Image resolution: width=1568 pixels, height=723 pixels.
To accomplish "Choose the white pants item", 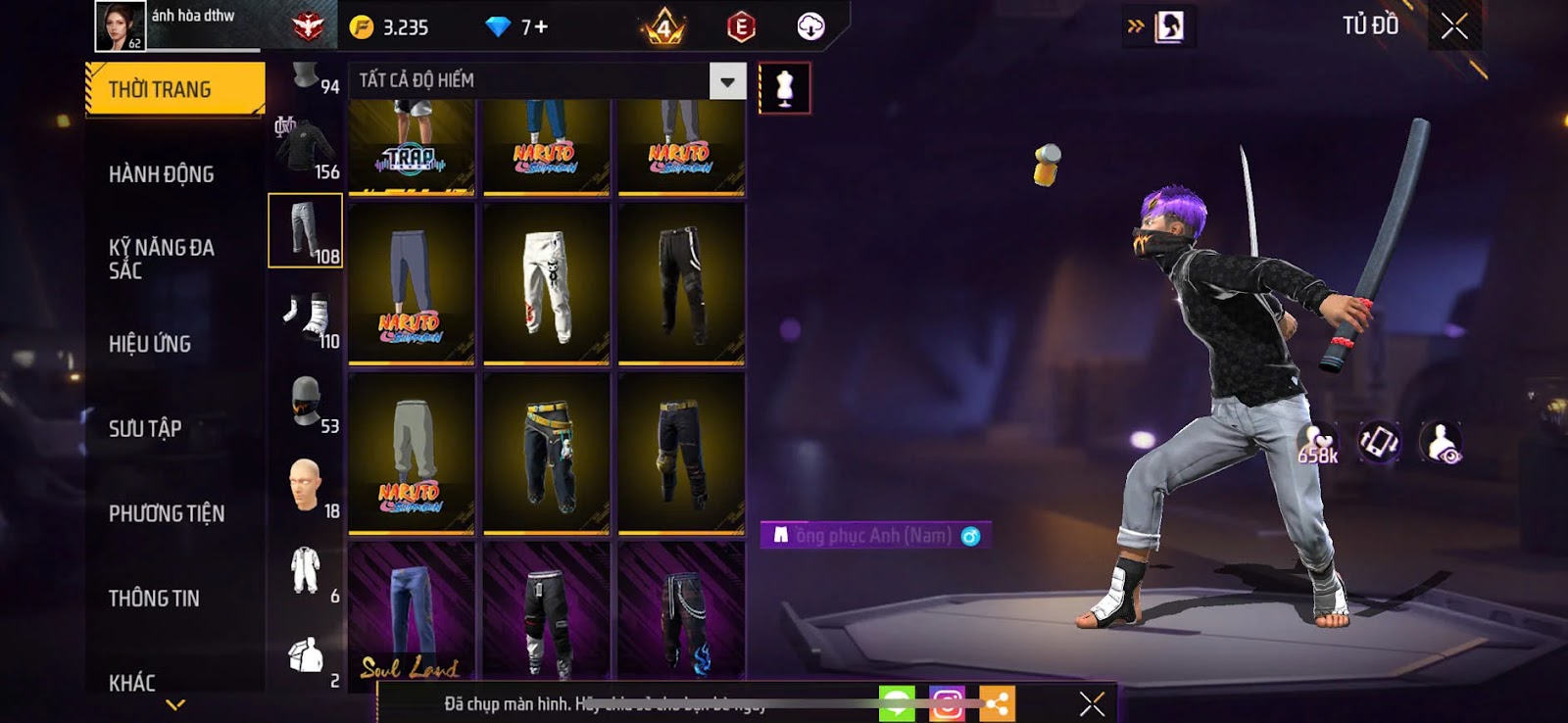I will tap(547, 284).
